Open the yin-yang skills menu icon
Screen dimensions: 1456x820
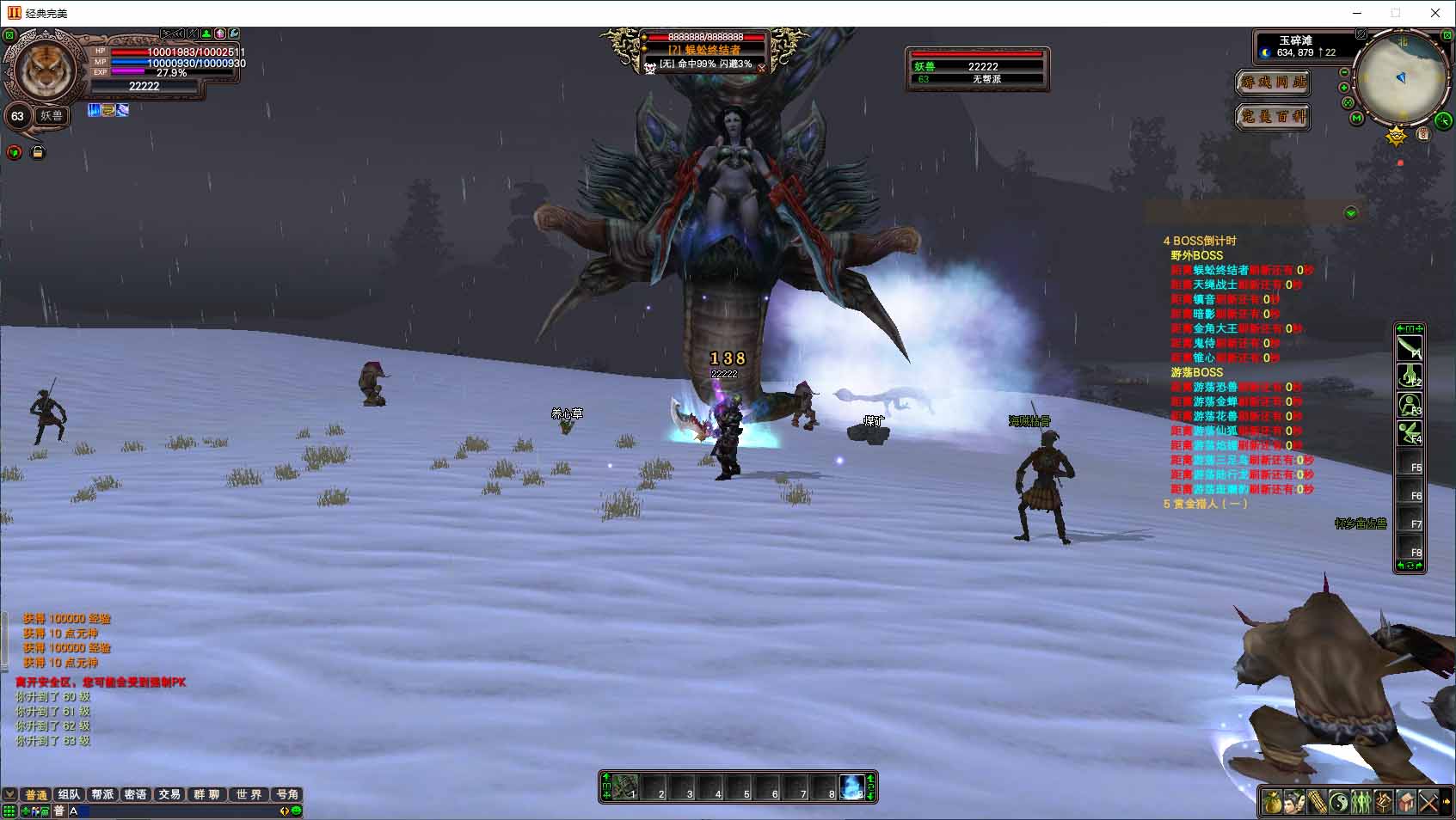1339,803
